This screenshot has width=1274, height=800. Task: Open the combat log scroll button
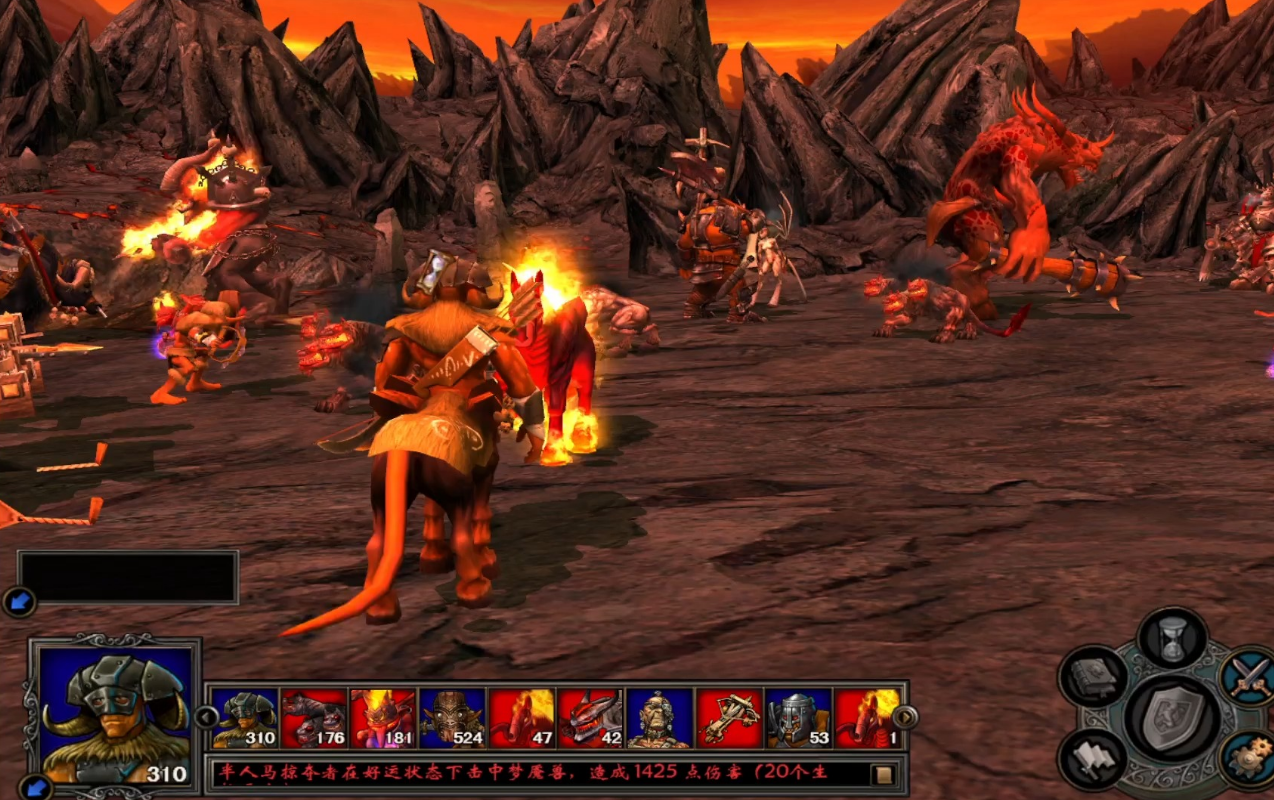click(x=883, y=774)
